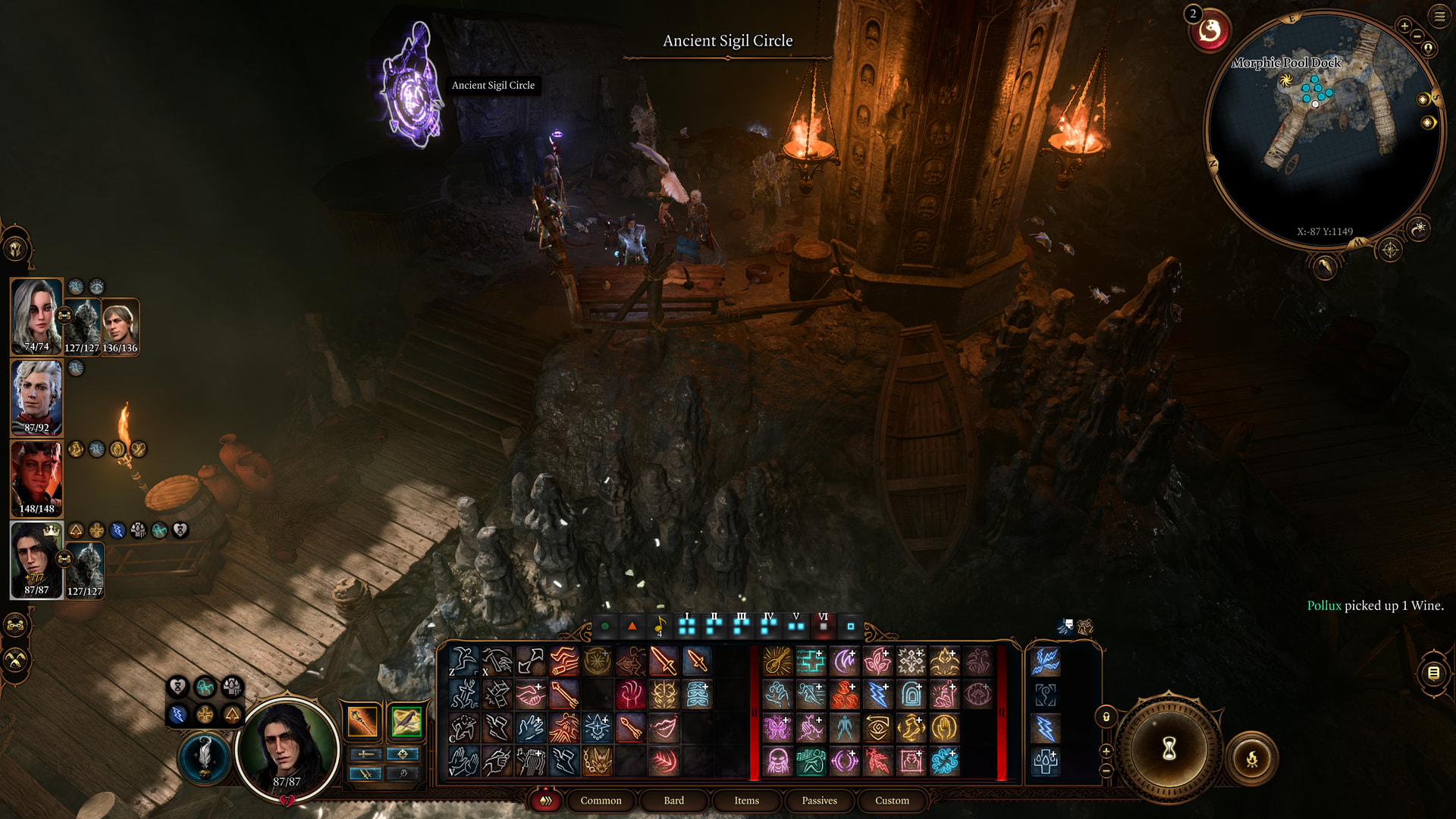Open the combat log scroll button
Viewport: 1456px width, 819px height.
[1433, 673]
